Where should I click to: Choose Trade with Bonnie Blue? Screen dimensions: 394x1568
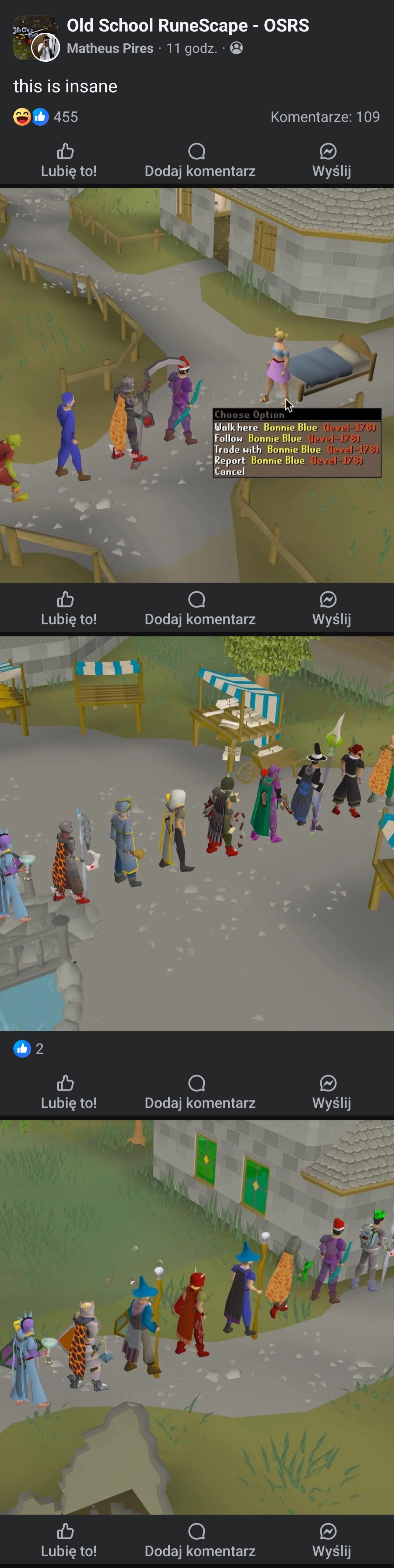(x=296, y=449)
